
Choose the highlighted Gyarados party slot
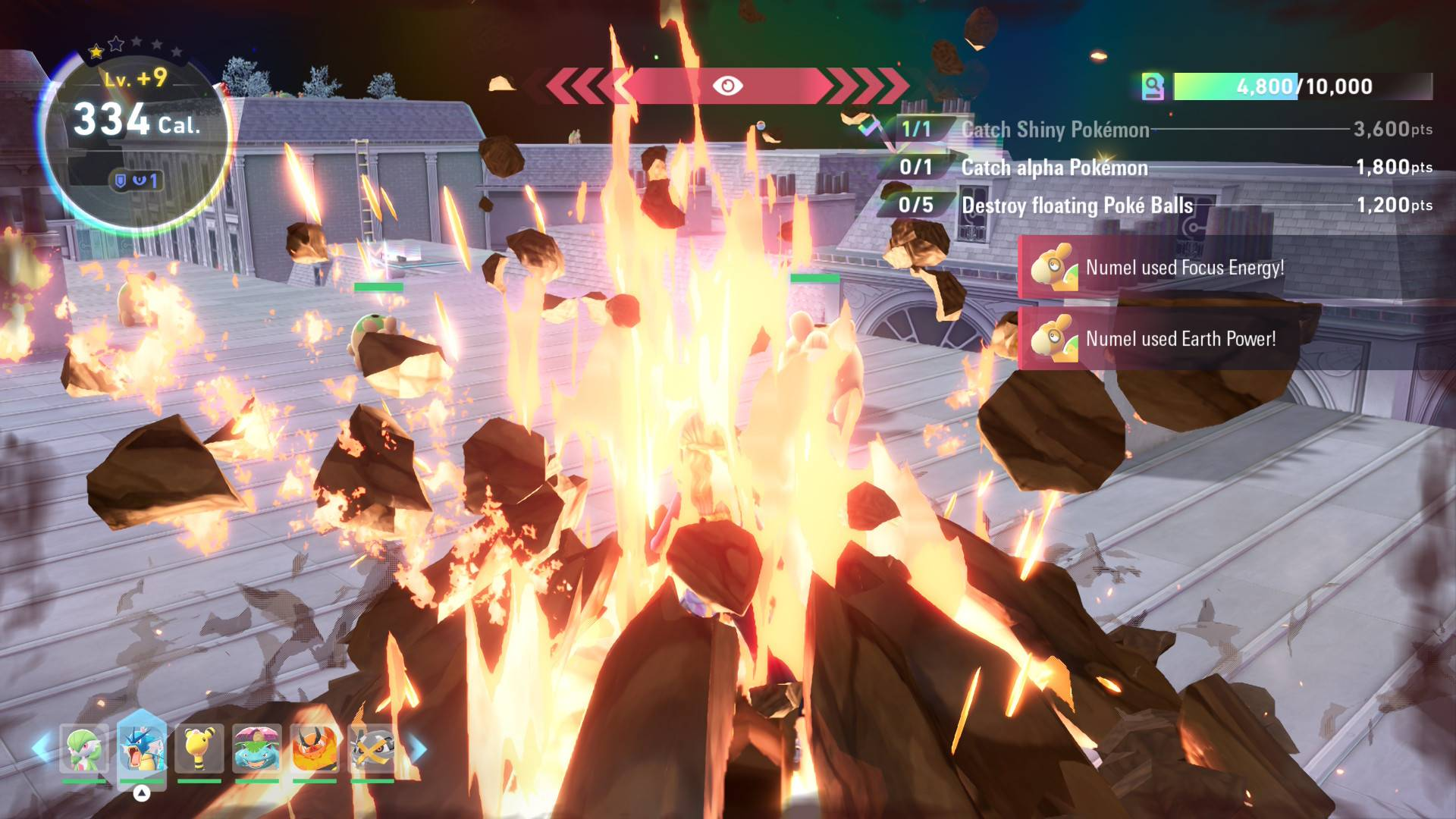(142, 749)
